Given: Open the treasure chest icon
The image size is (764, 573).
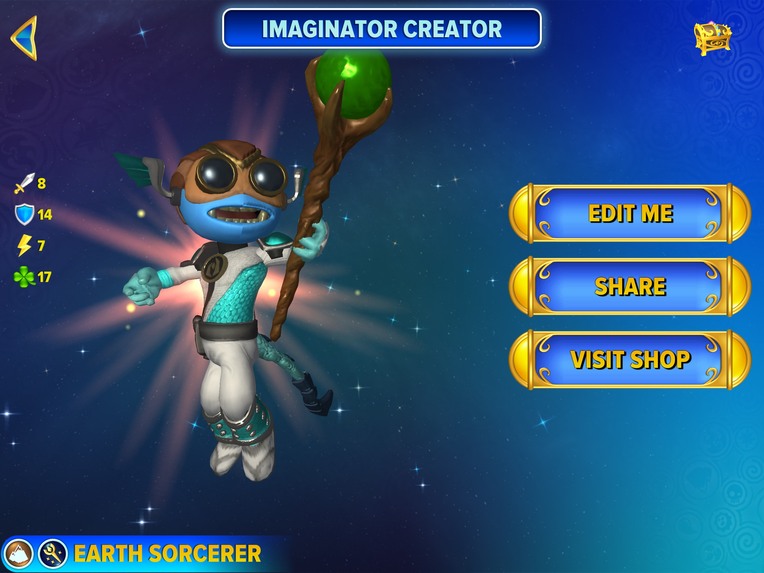Looking at the screenshot, I should click(x=713, y=37).
